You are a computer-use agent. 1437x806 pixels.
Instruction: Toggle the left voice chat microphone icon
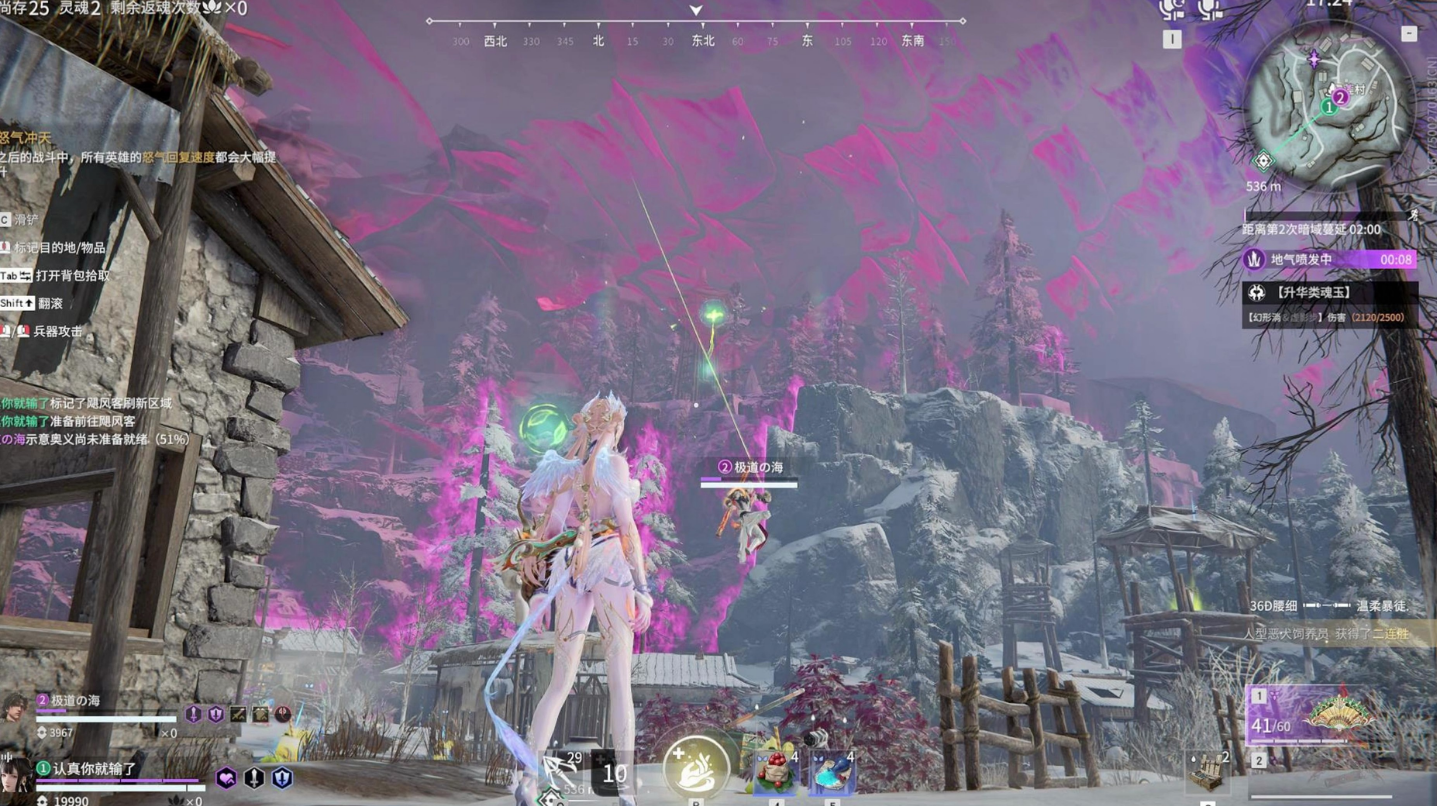point(1171,9)
